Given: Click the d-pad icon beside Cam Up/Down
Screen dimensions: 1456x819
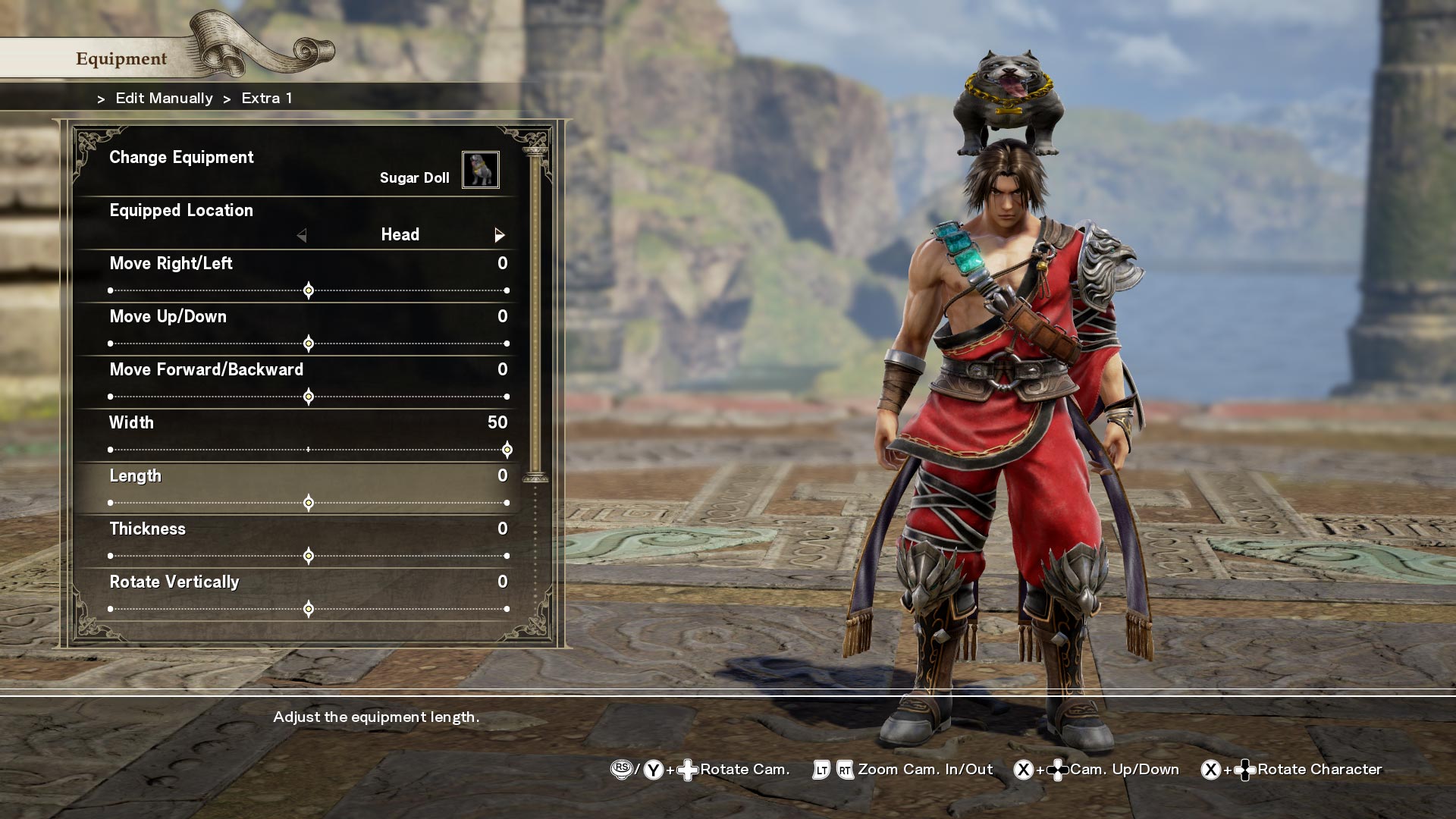Looking at the screenshot, I should (1058, 768).
